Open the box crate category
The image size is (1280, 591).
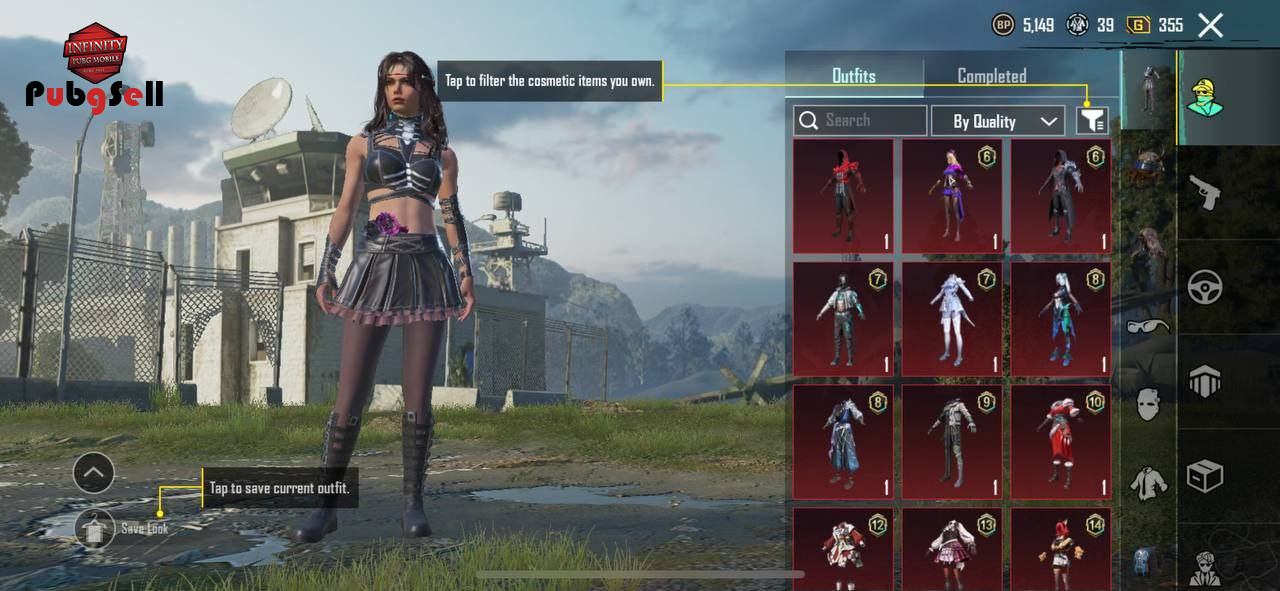coord(1204,476)
